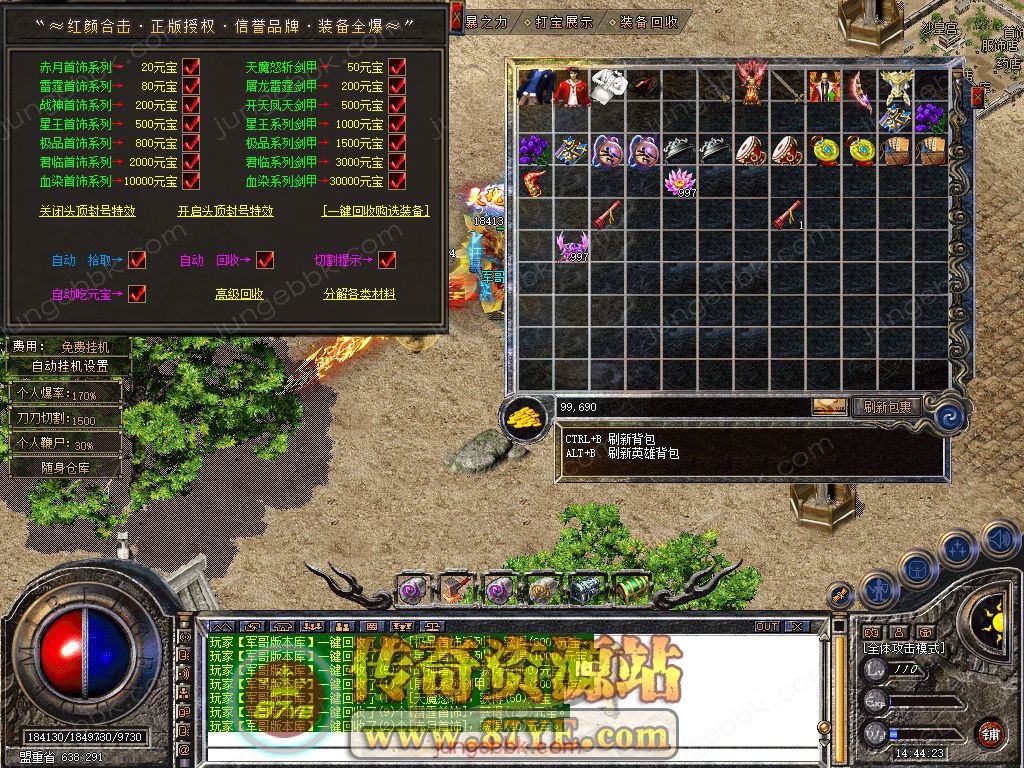The width and height of the screenshot is (1024, 768).
Task: Click the 刷新包裹 refresh bag button
Action: 886,407
